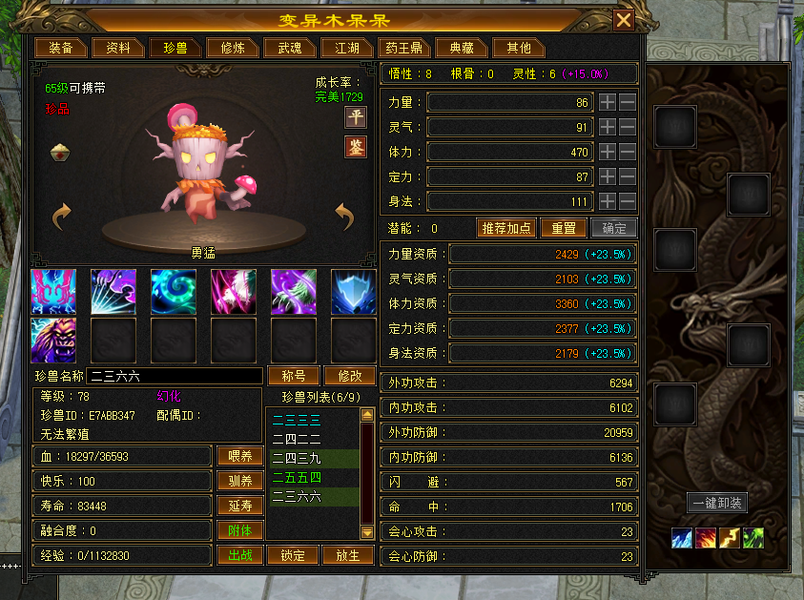
Task: Click the 推荐加点 button
Action: (x=507, y=228)
